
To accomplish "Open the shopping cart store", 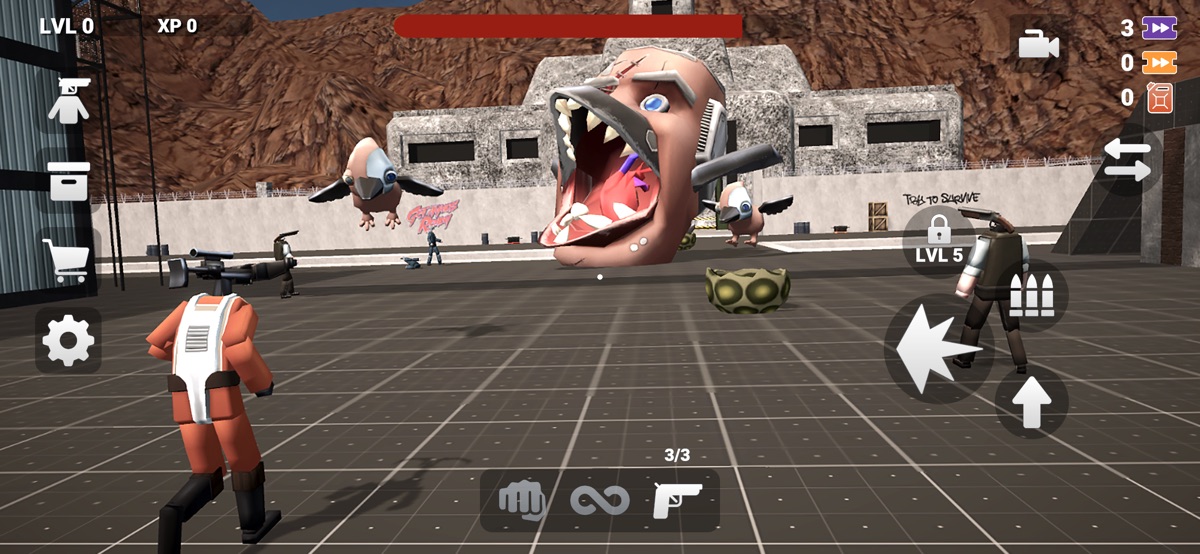I will point(68,260).
